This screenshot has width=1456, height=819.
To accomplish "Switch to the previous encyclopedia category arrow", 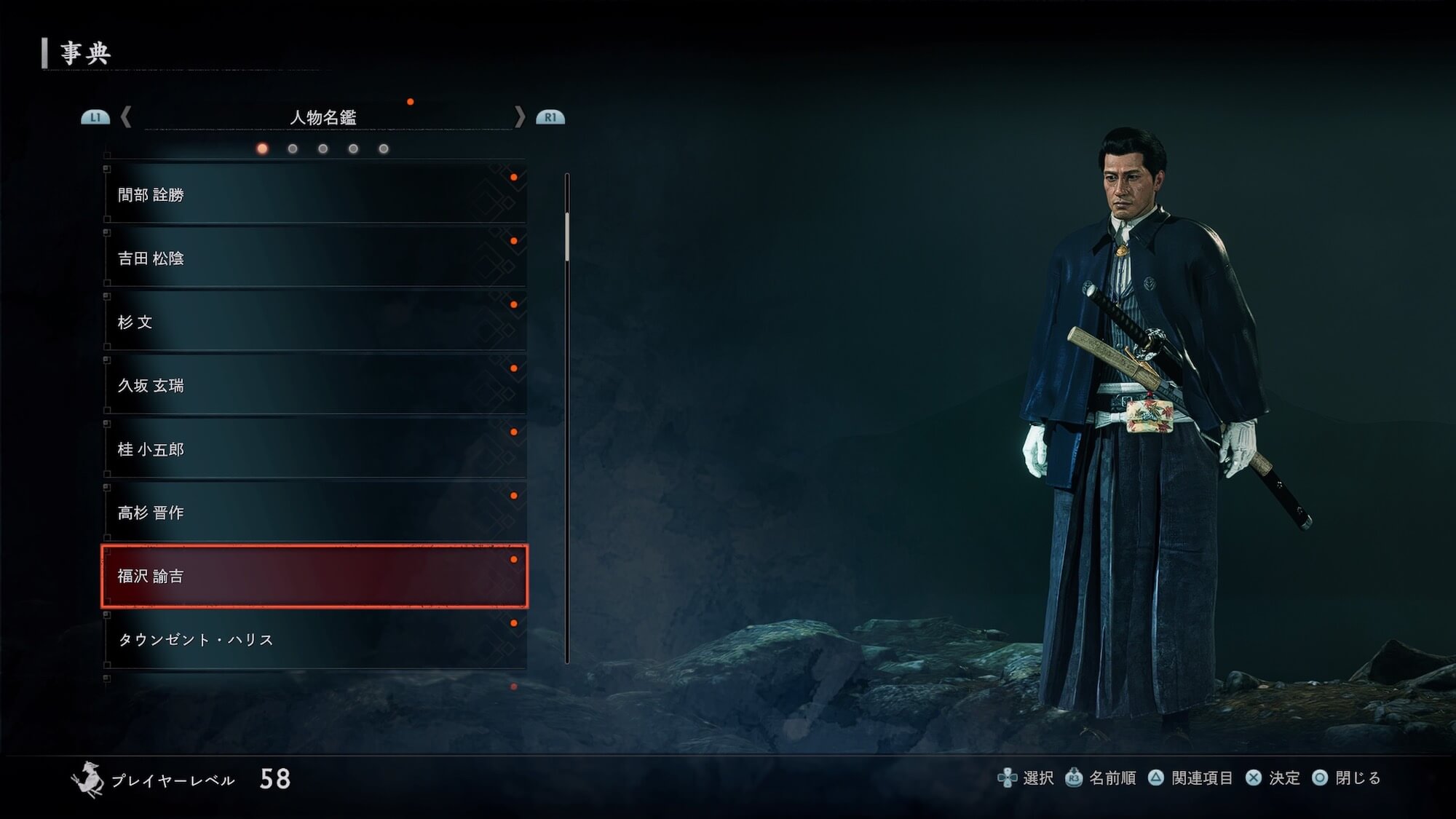I will (126, 116).
